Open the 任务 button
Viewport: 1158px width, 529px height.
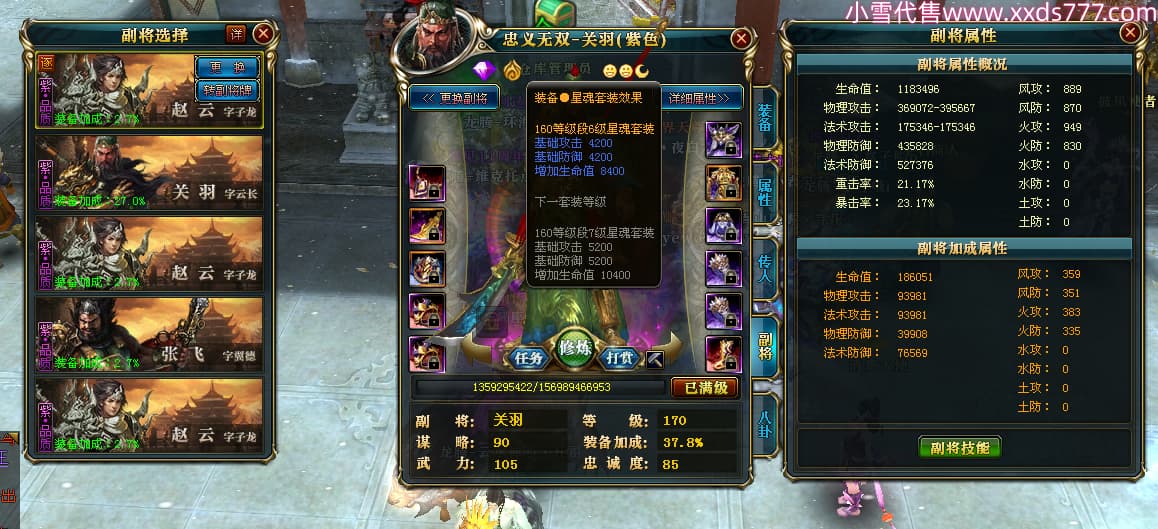coord(527,356)
